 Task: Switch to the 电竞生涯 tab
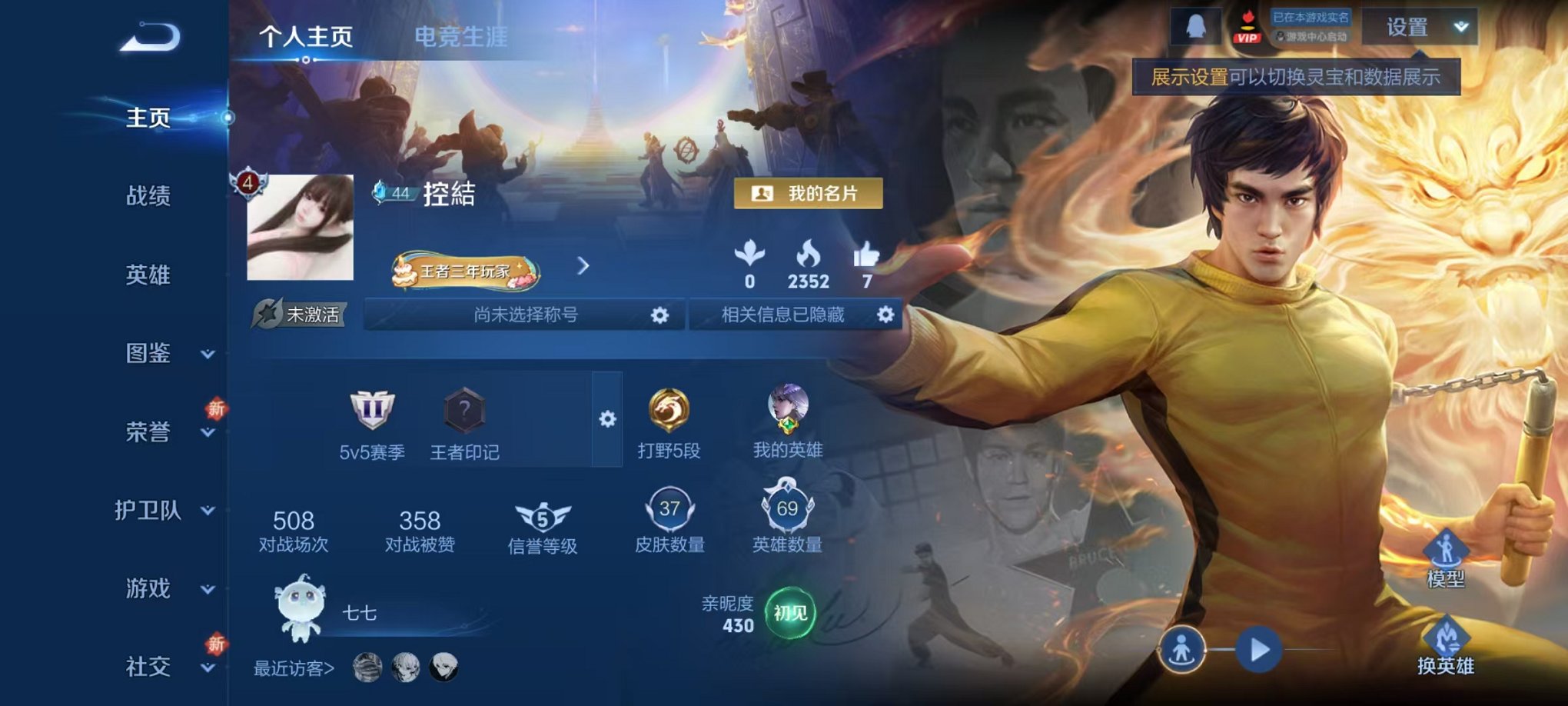[x=460, y=34]
